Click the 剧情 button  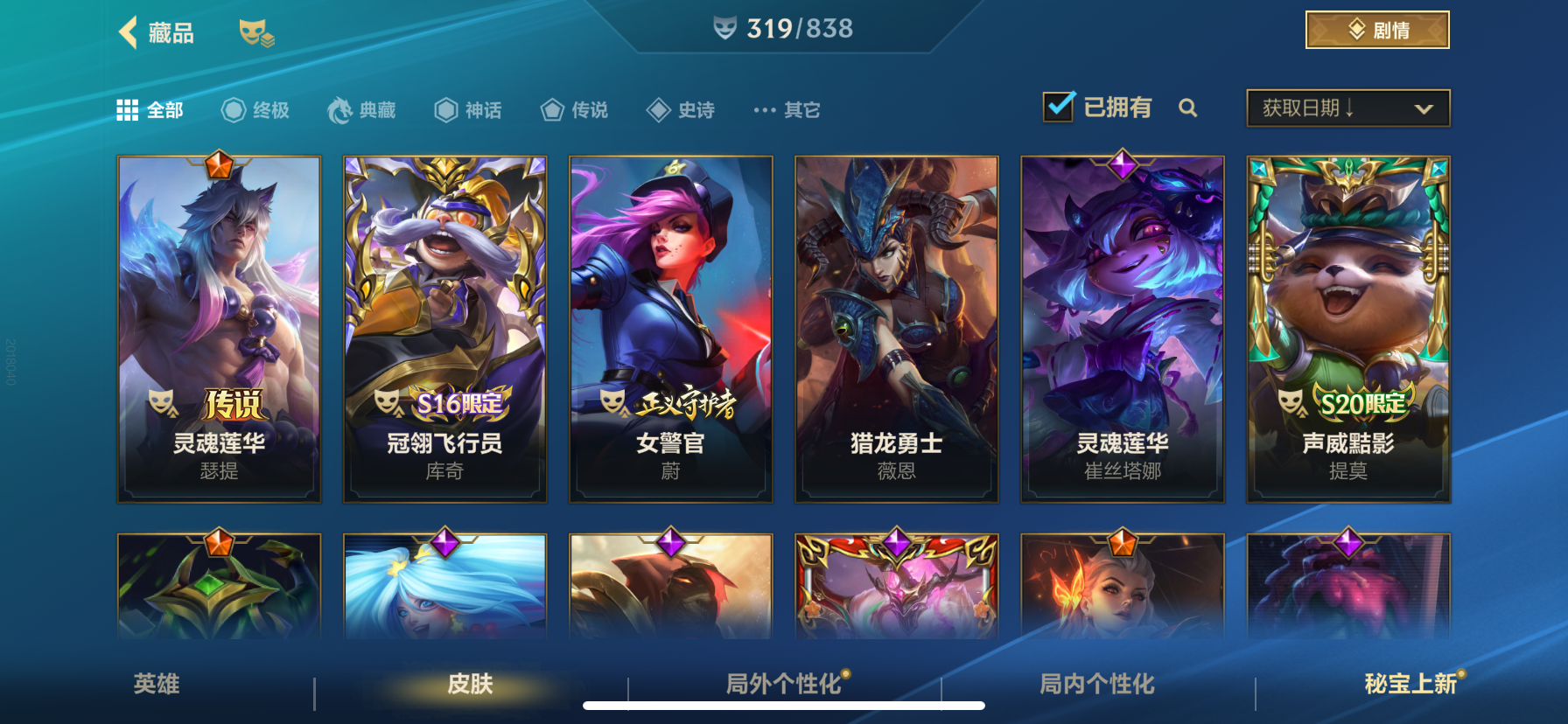[1376, 29]
